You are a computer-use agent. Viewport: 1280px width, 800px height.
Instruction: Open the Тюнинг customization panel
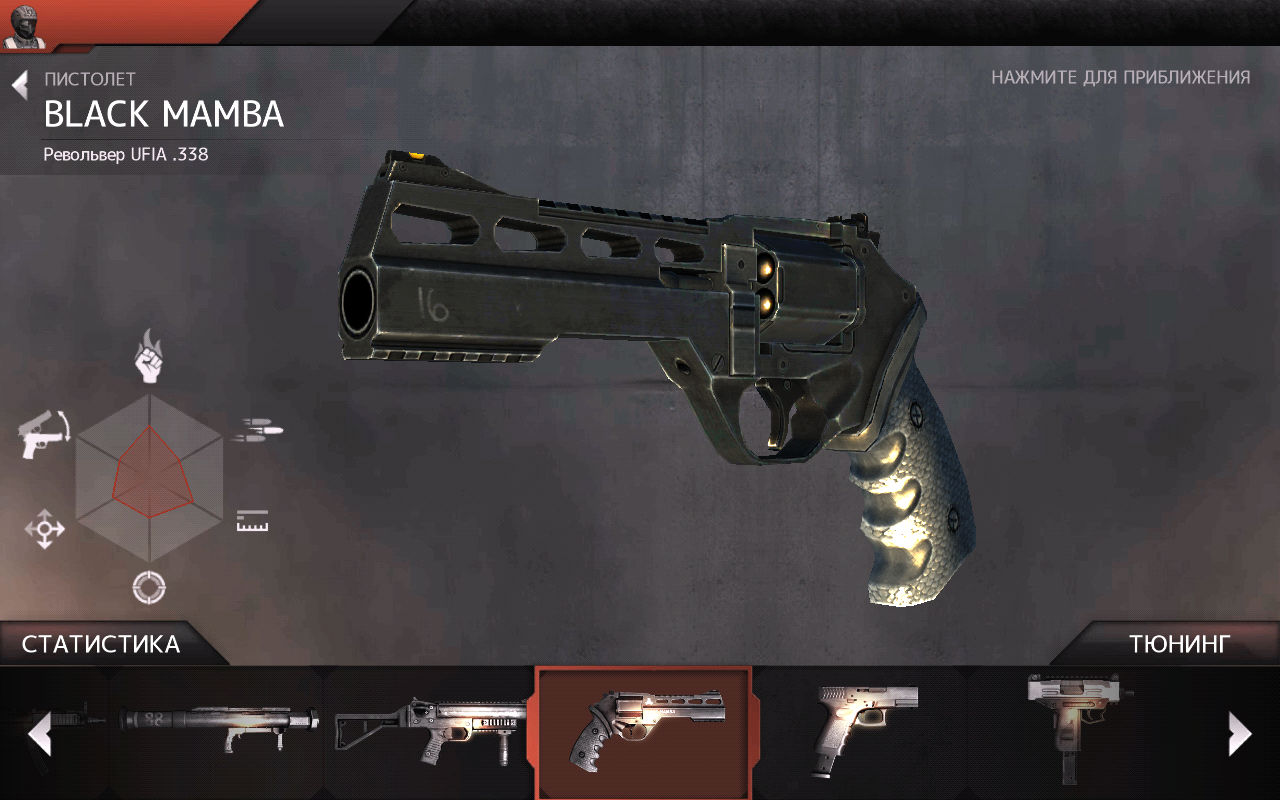click(1179, 644)
